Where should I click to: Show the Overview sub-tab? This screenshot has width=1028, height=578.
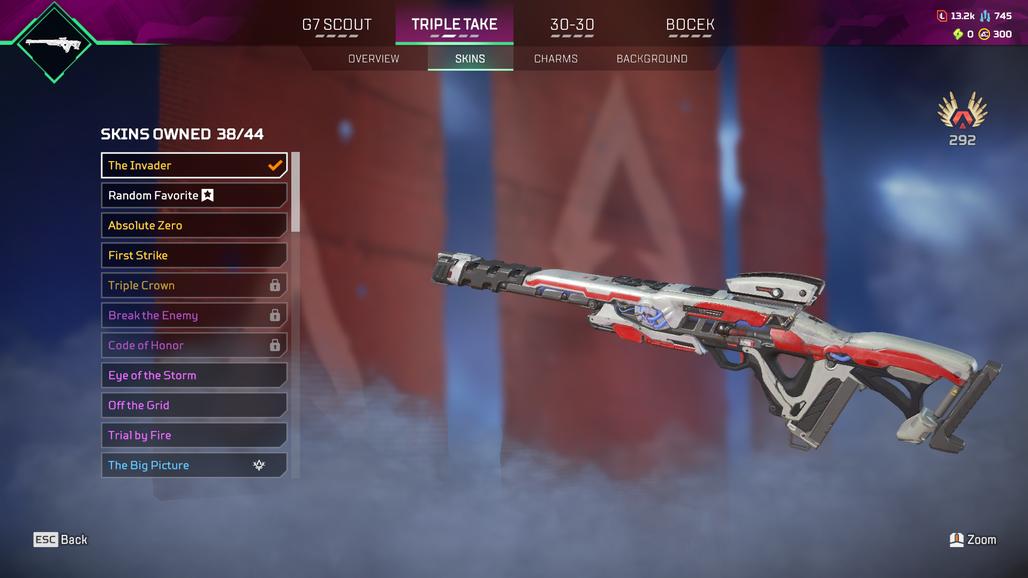pos(373,59)
